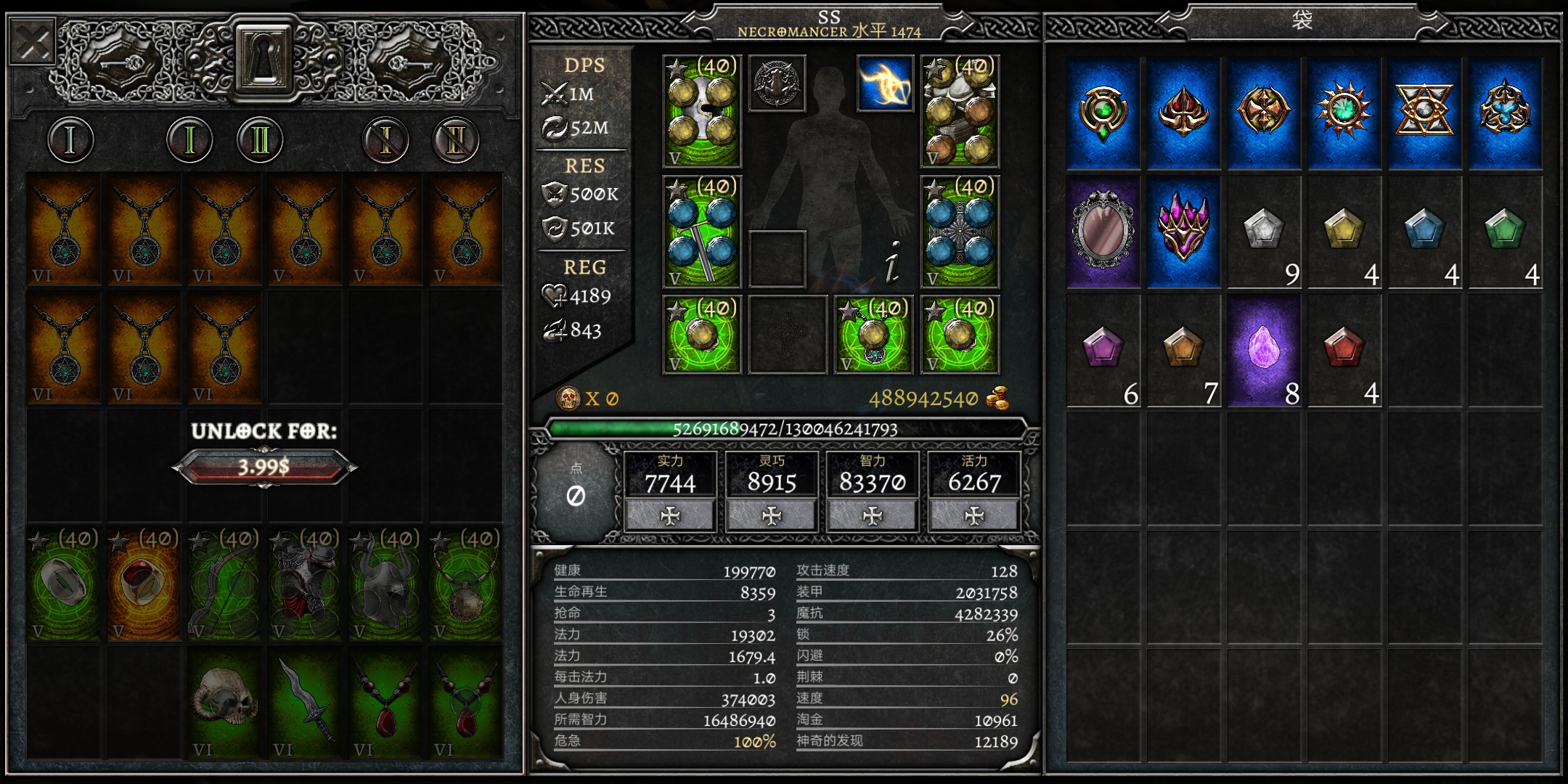Add a point to 活力 (vitality)
This screenshot has width=1568, height=784.
(973, 515)
